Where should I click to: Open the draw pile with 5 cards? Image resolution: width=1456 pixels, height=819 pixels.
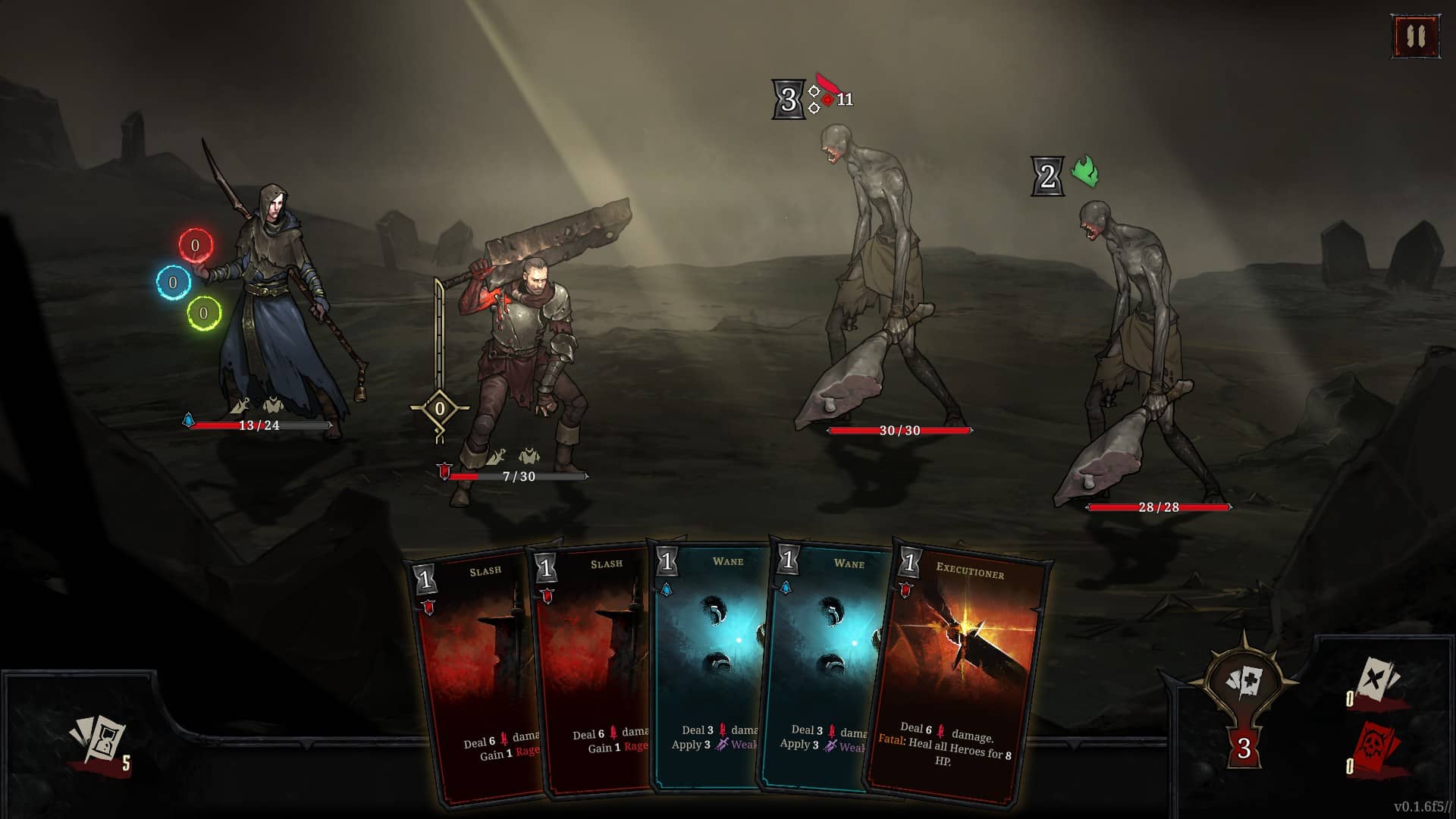[99, 741]
